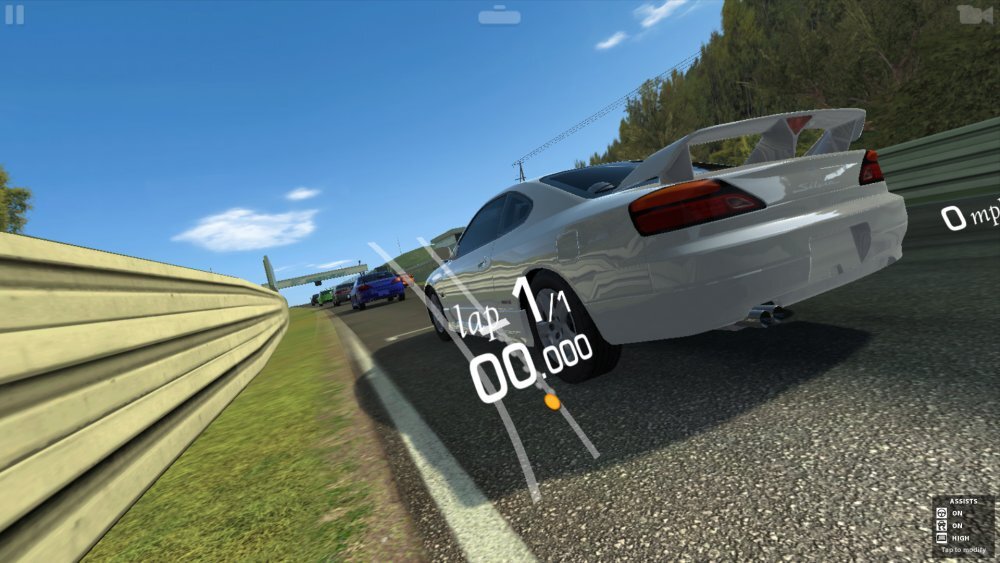The width and height of the screenshot is (1000, 563).
Task: Open the Assists panel to modify settings
Action: click(963, 526)
